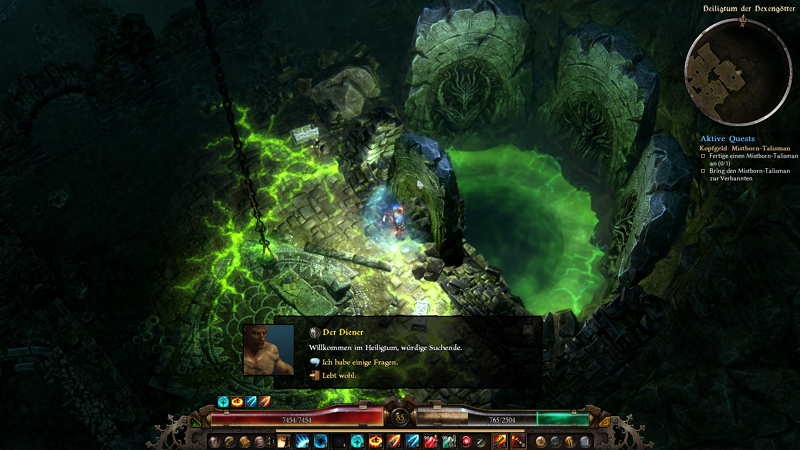Select the red orb skill slot
The image size is (800, 450).
[466, 441]
